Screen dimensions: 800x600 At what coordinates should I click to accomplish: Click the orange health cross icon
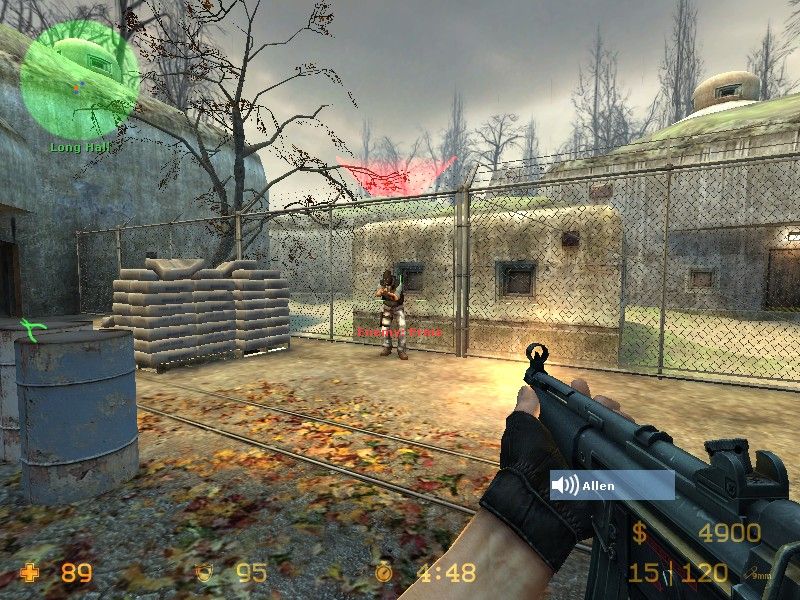click(x=31, y=574)
